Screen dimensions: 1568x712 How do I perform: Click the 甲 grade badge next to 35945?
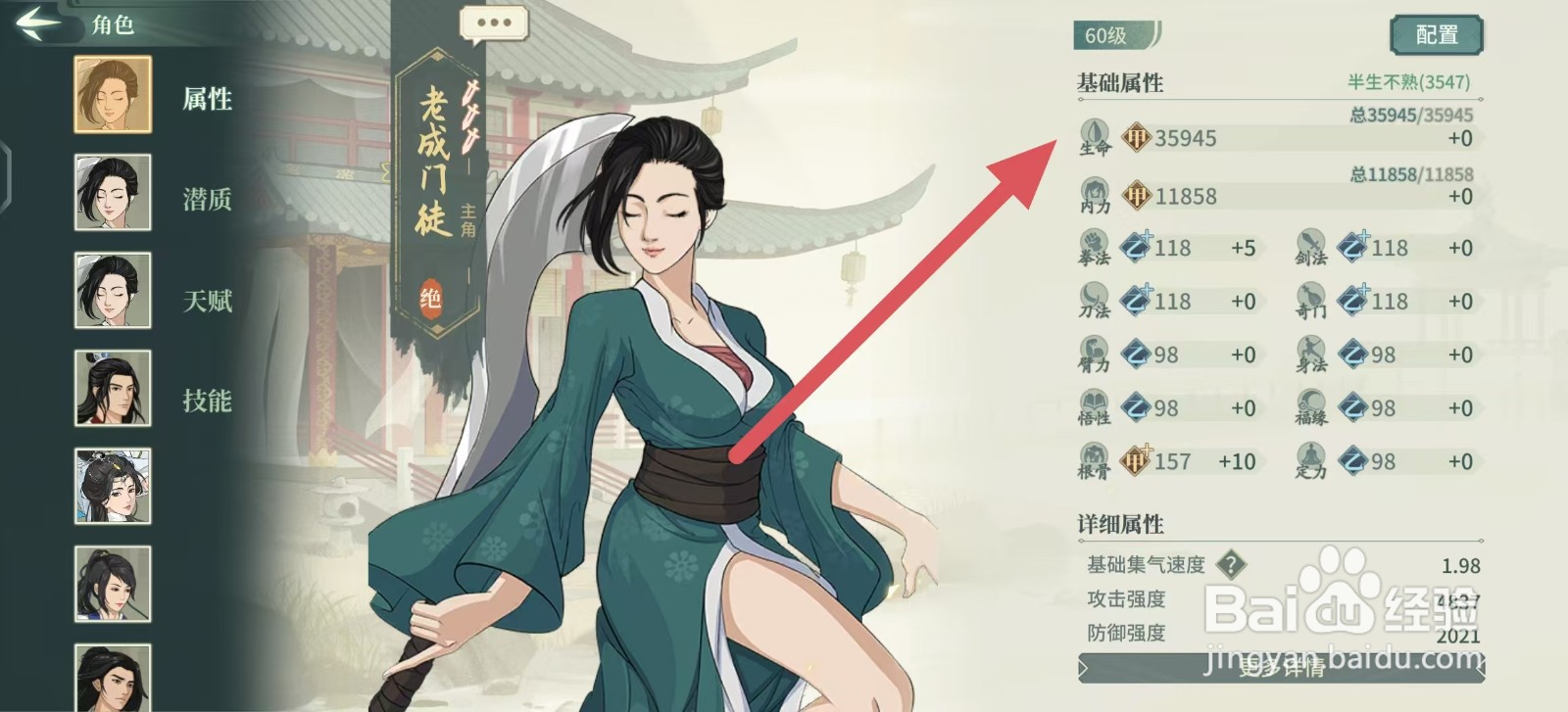coord(1137,137)
